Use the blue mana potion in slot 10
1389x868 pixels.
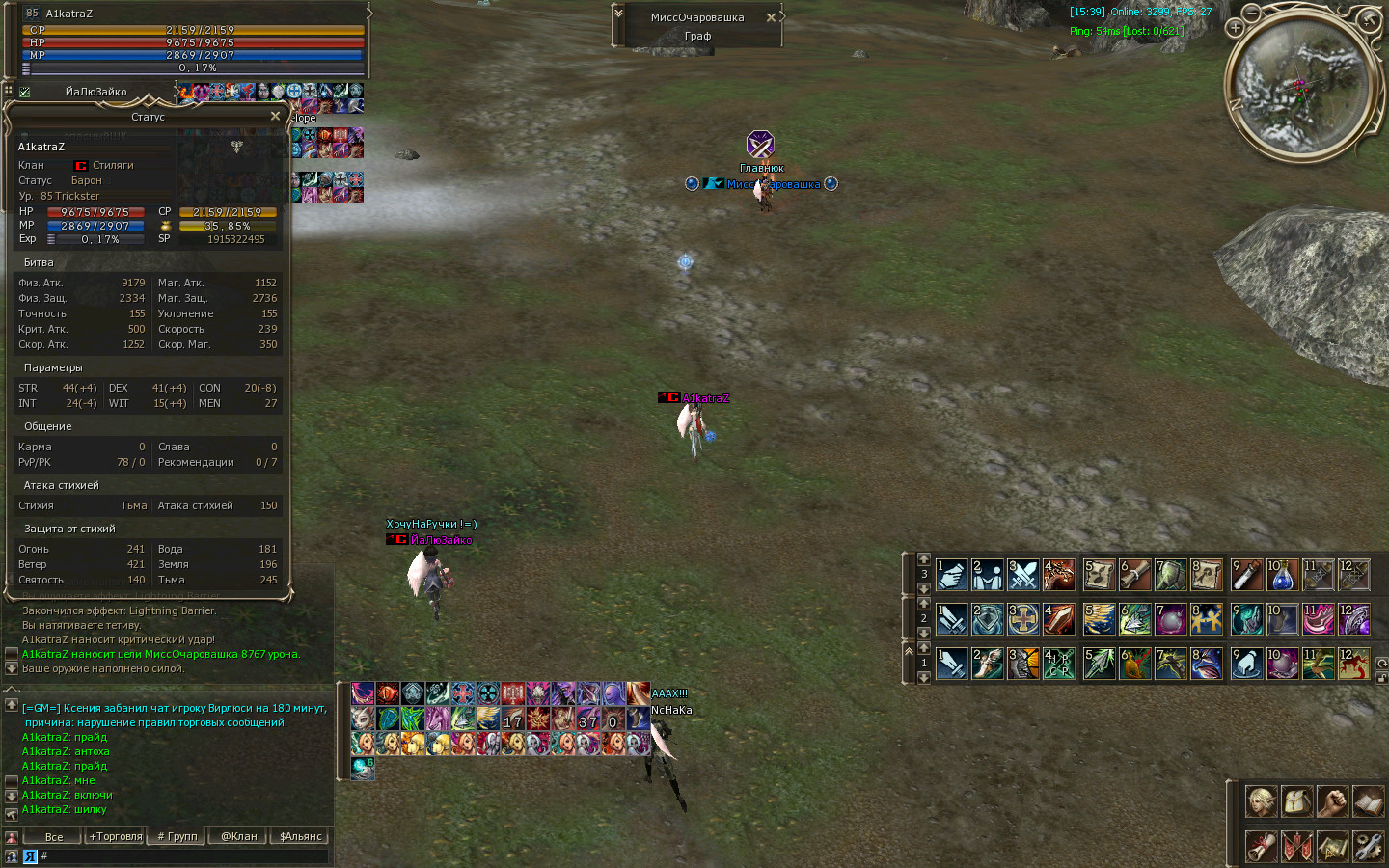[1282, 575]
